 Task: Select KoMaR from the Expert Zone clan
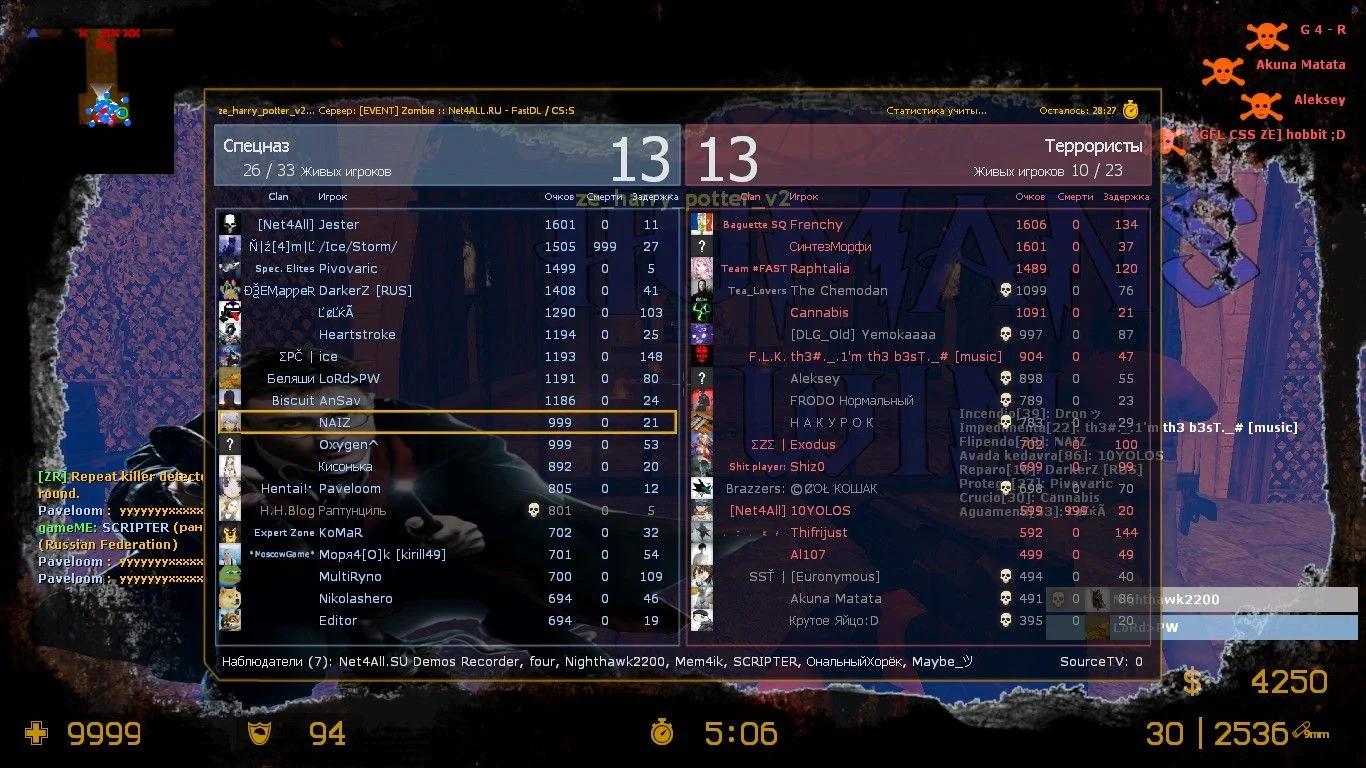tap(446, 533)
